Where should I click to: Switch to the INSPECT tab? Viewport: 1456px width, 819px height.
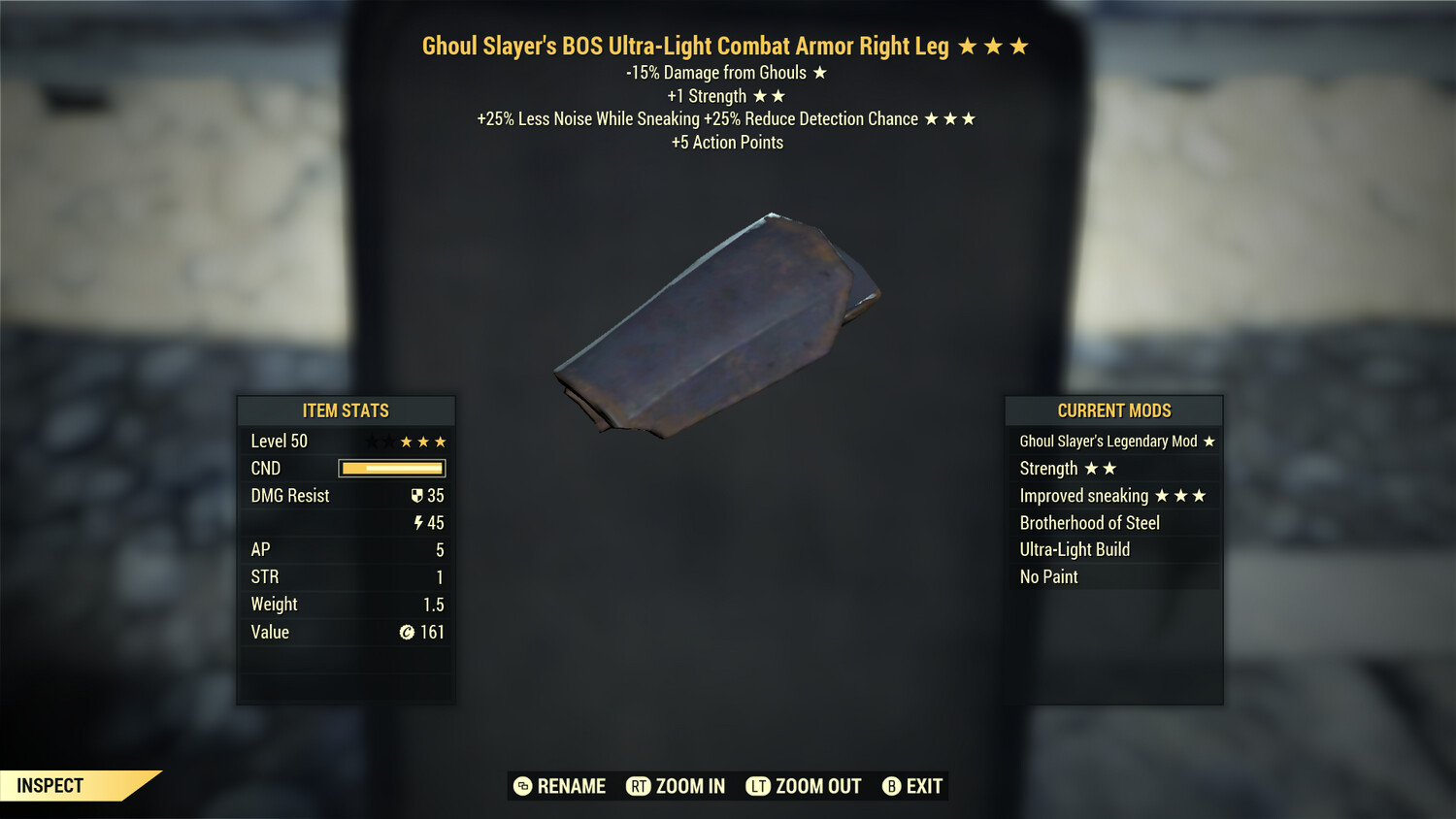pyautogui.click(x=50, y=785)
